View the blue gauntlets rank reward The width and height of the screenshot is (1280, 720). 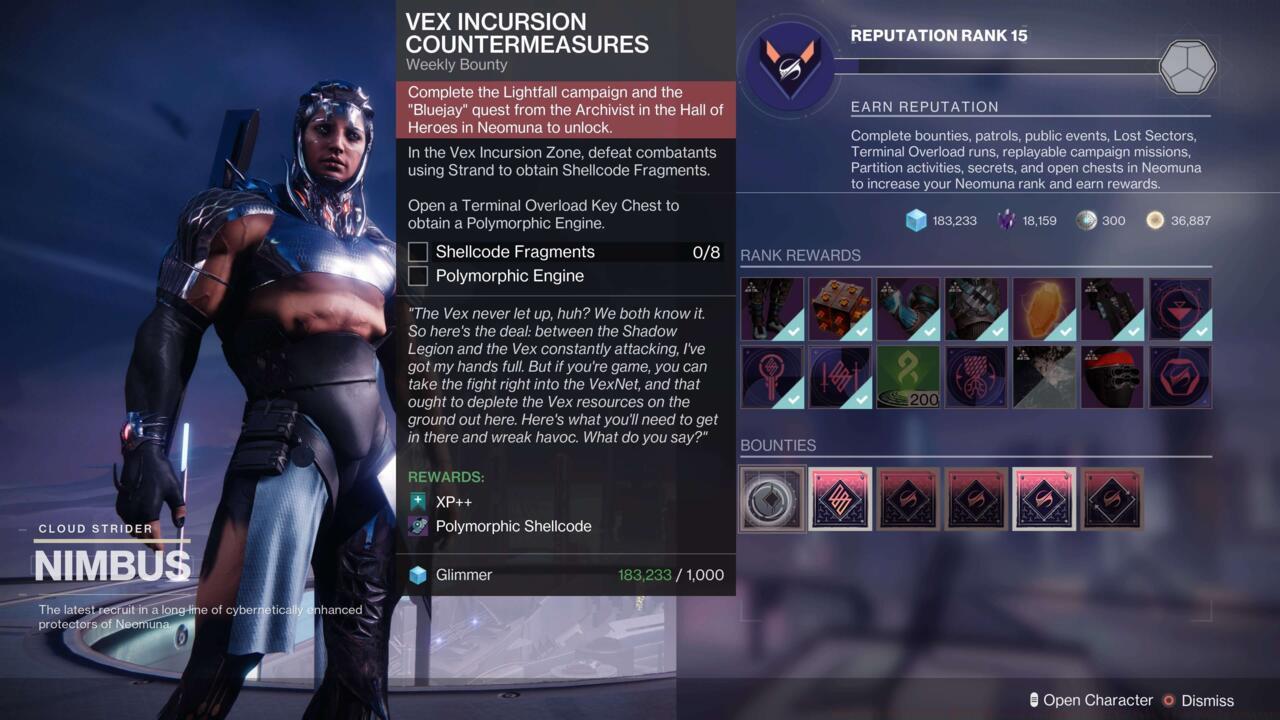(908, 309)
